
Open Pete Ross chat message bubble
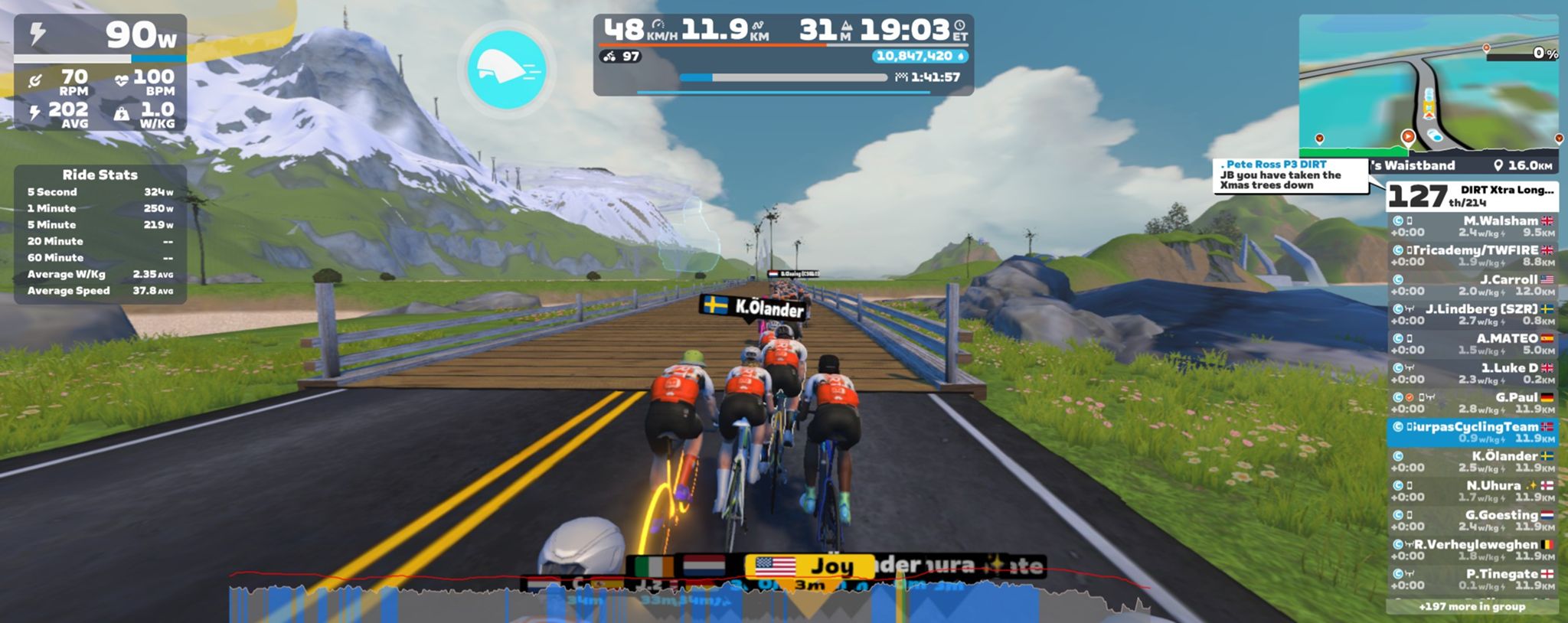pyautogui.click(x=1290, y=175)
